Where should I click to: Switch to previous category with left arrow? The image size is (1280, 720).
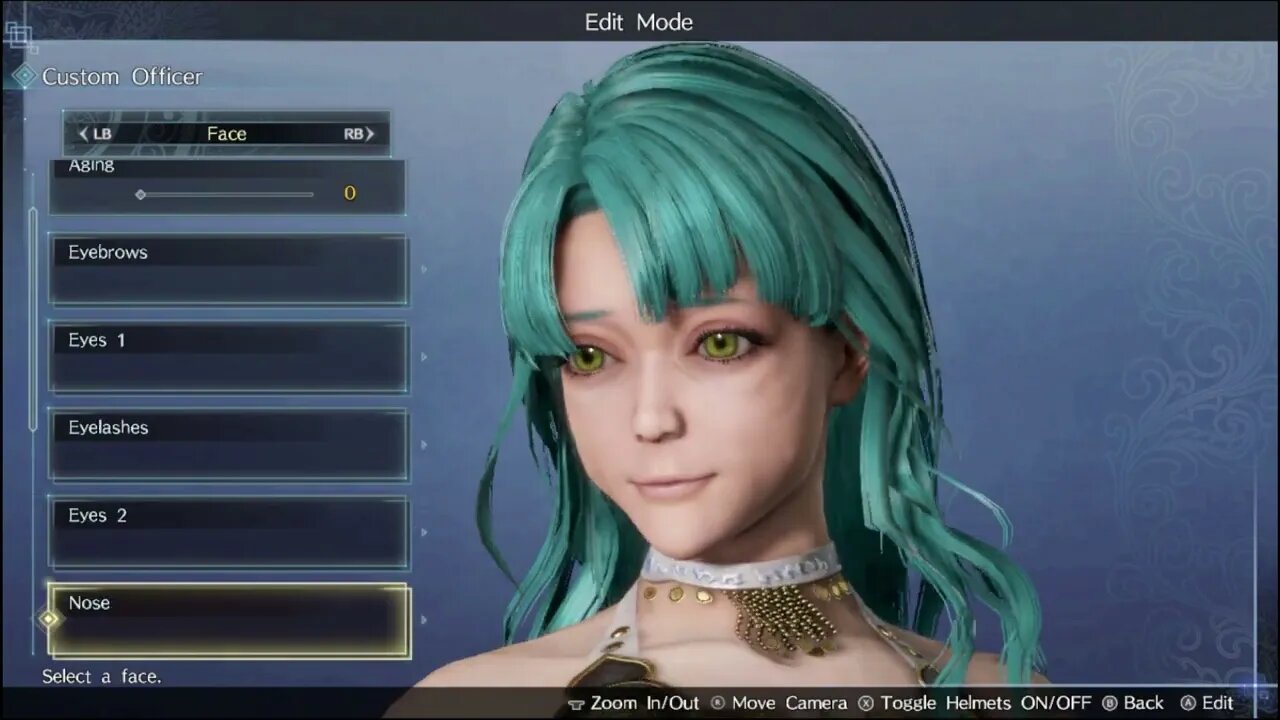(83, 134)
